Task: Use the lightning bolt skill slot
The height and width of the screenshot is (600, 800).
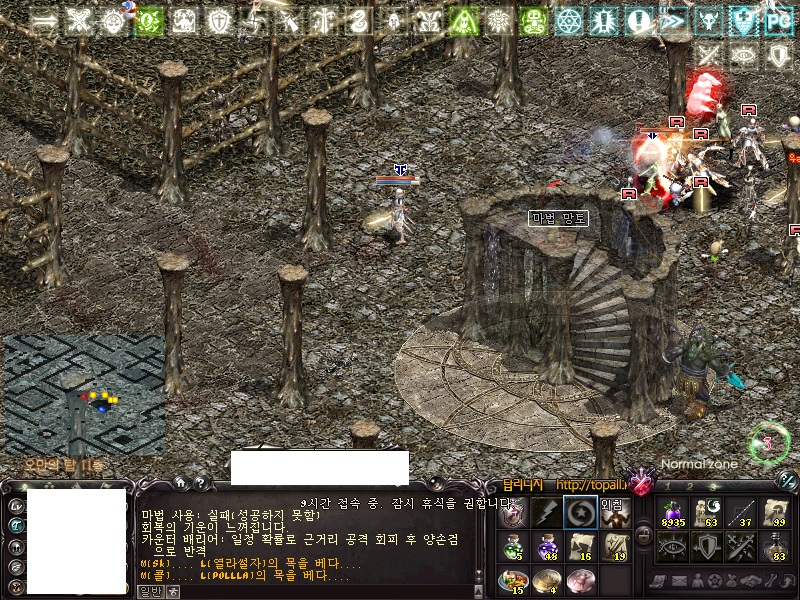Action: [546, 513]
